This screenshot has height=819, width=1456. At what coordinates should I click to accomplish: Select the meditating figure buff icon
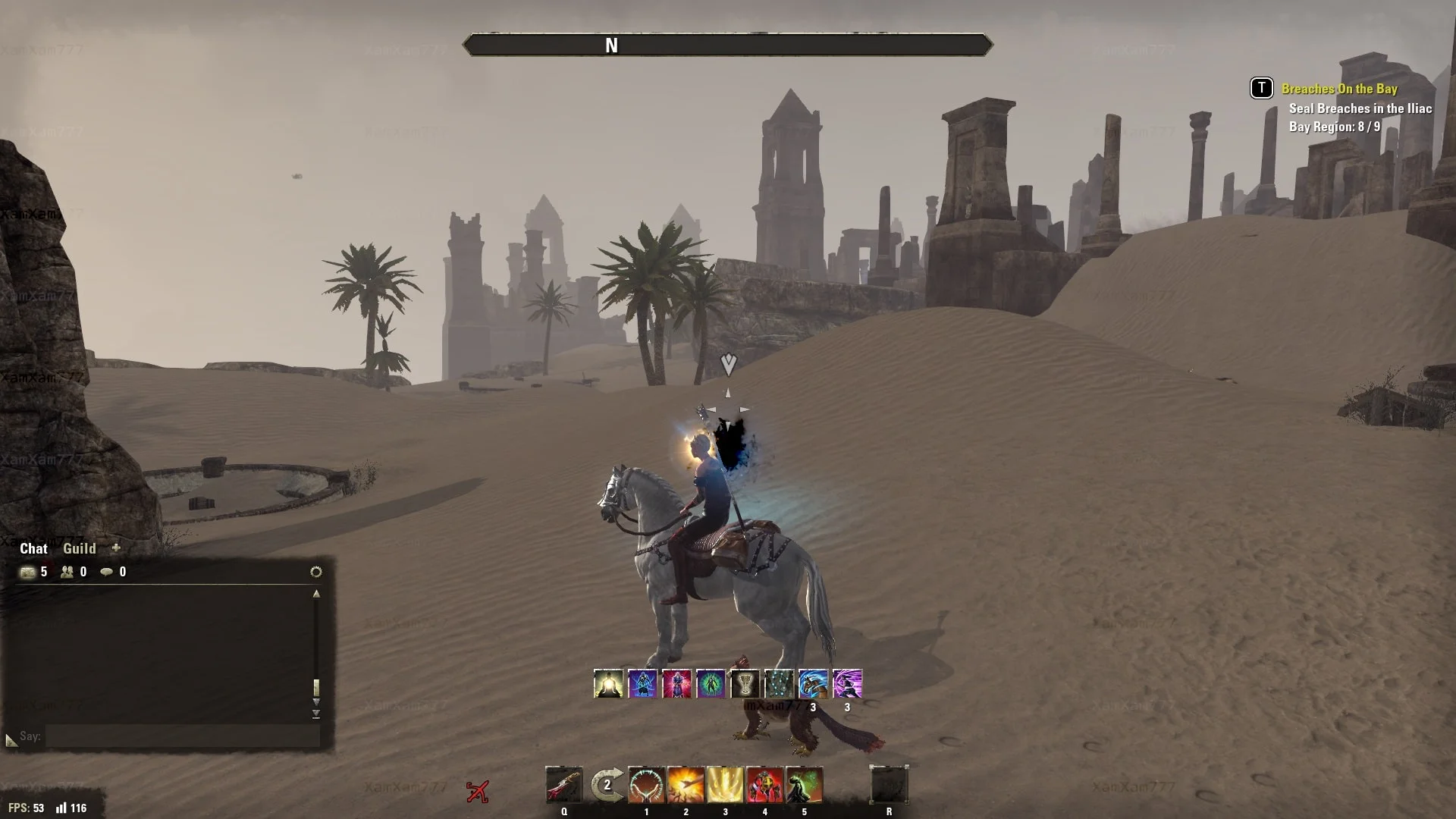608,684
